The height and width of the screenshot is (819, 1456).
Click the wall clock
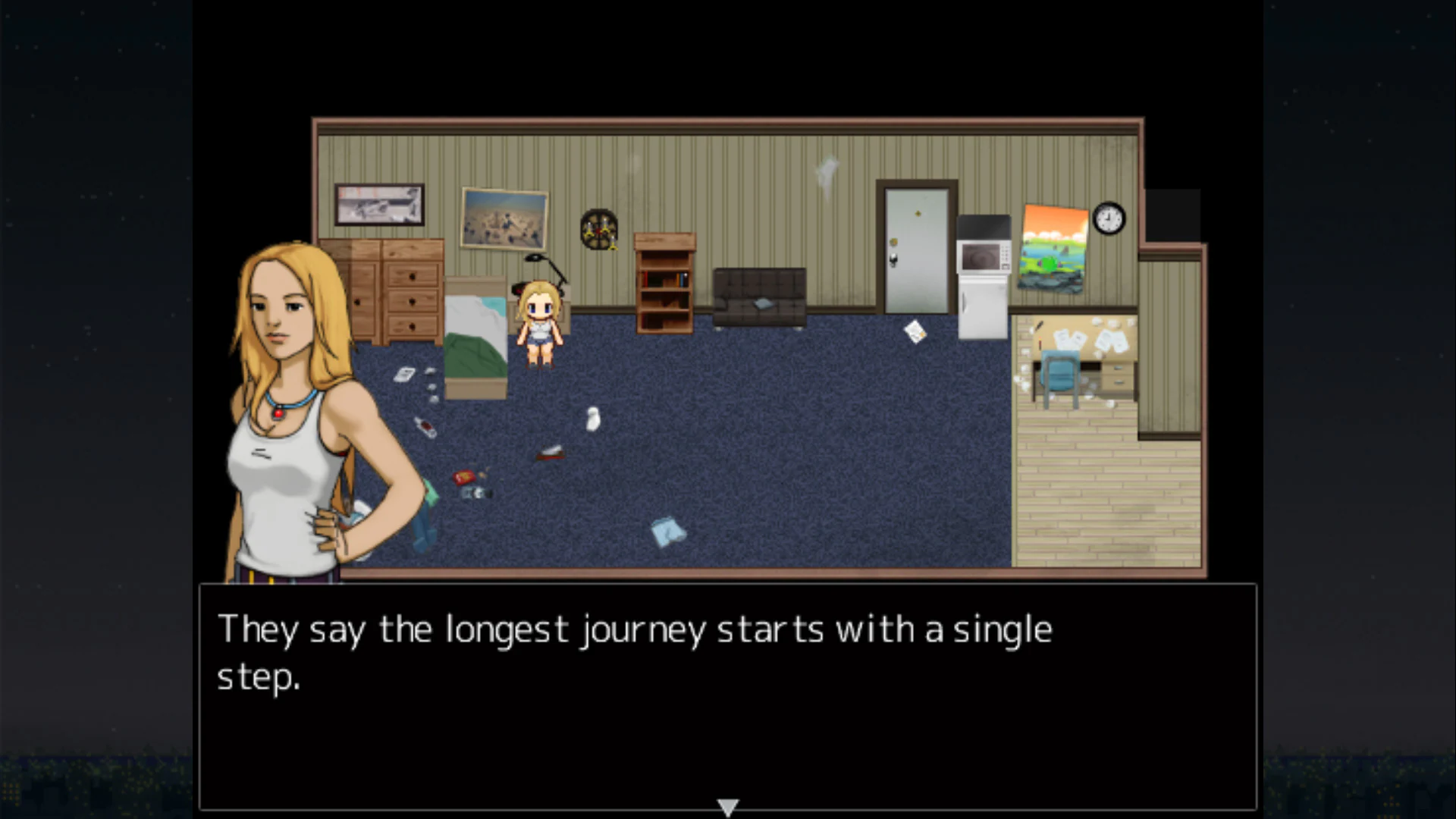(1108, 218)
